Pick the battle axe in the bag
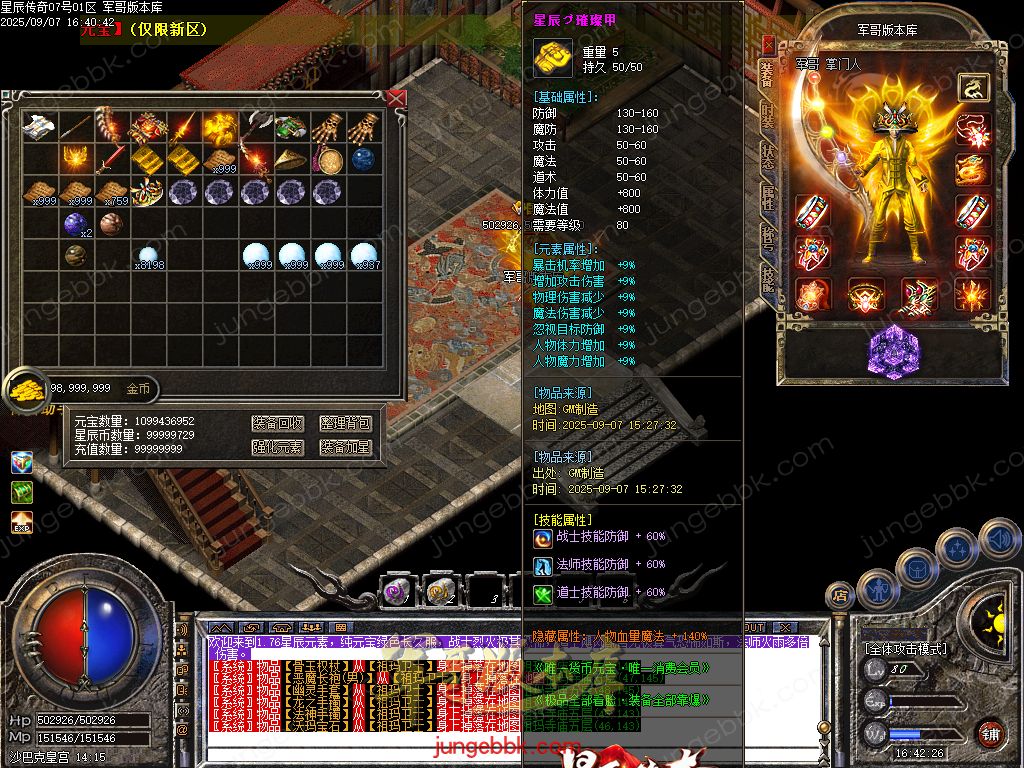 coord(255,126)
